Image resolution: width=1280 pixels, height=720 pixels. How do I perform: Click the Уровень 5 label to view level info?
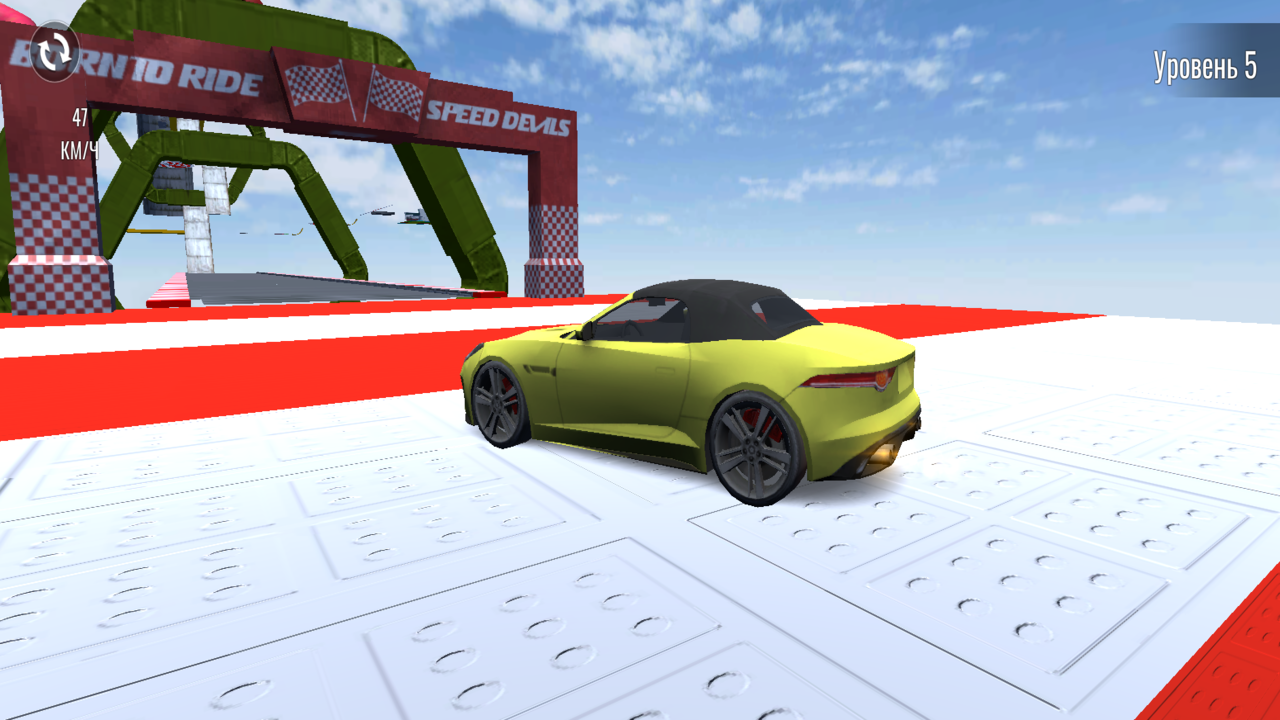1203,65
